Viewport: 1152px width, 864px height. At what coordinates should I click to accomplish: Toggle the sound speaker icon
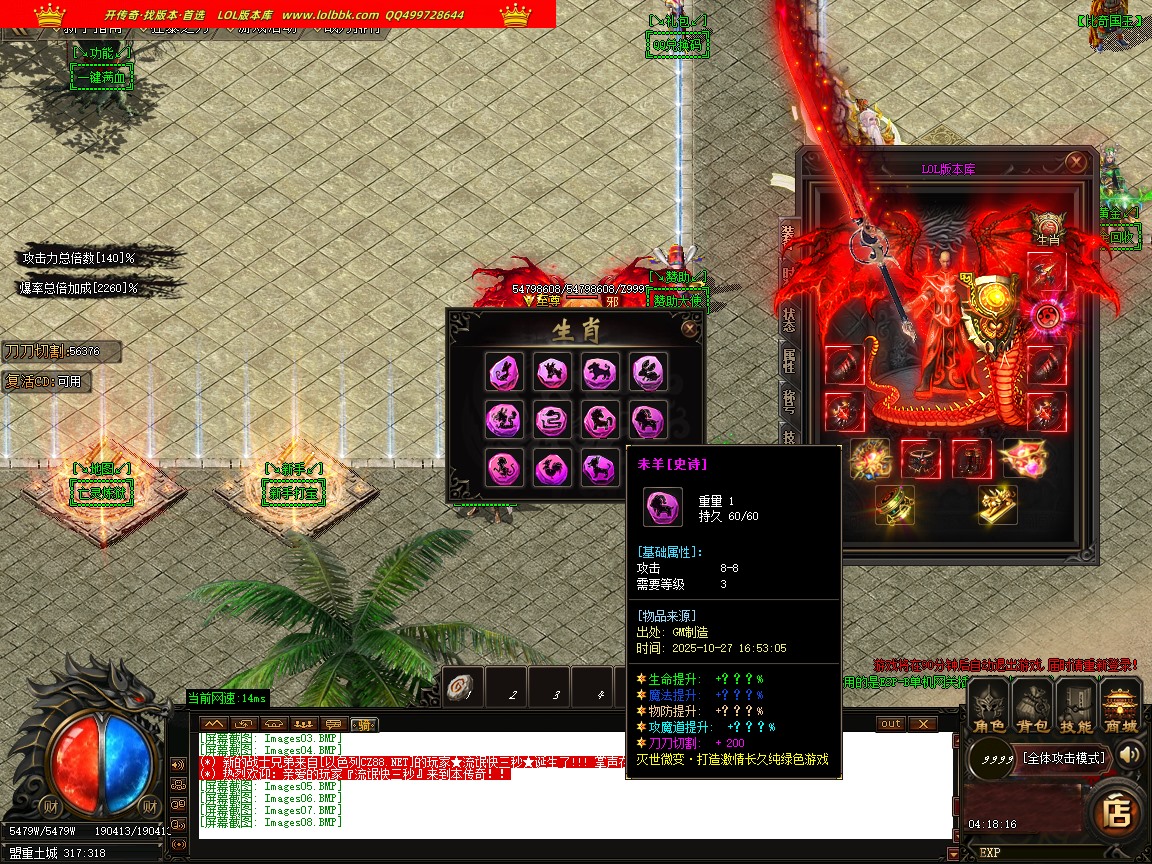click(1130, 754)
